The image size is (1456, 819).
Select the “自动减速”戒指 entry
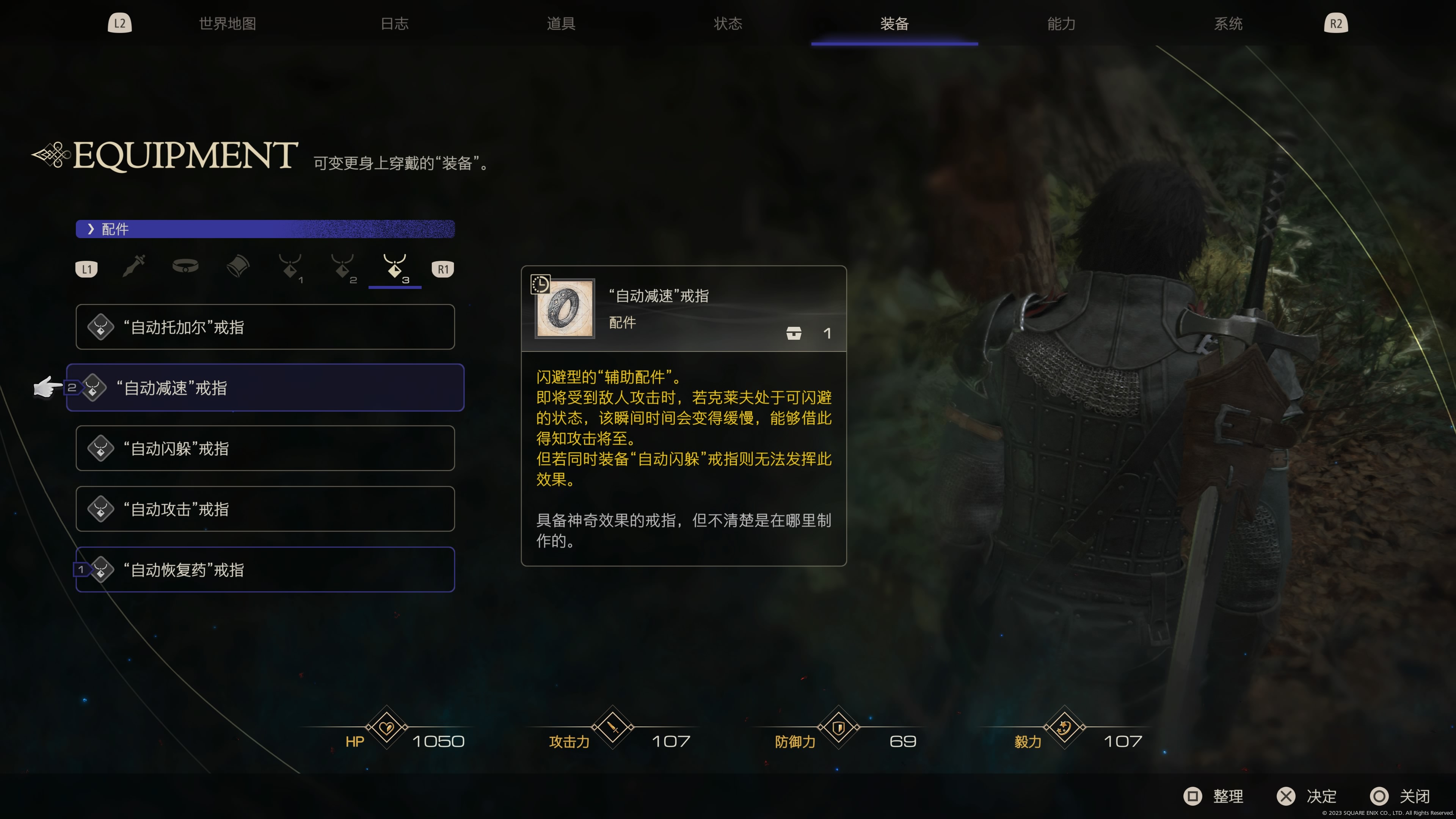tap(265, 388)
